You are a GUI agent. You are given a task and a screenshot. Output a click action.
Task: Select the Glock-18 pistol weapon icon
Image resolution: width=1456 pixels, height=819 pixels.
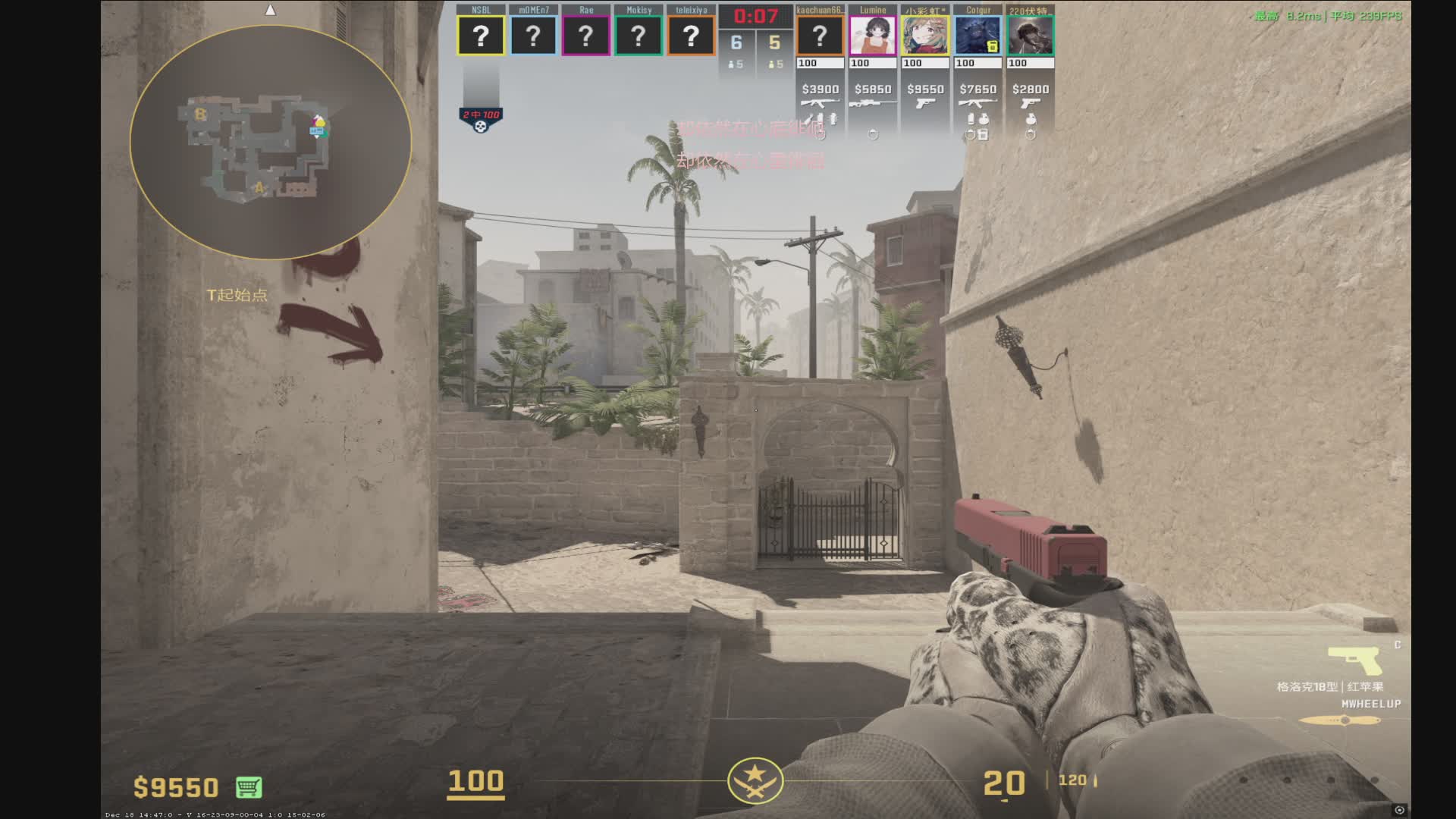(x=1355, y=661)
